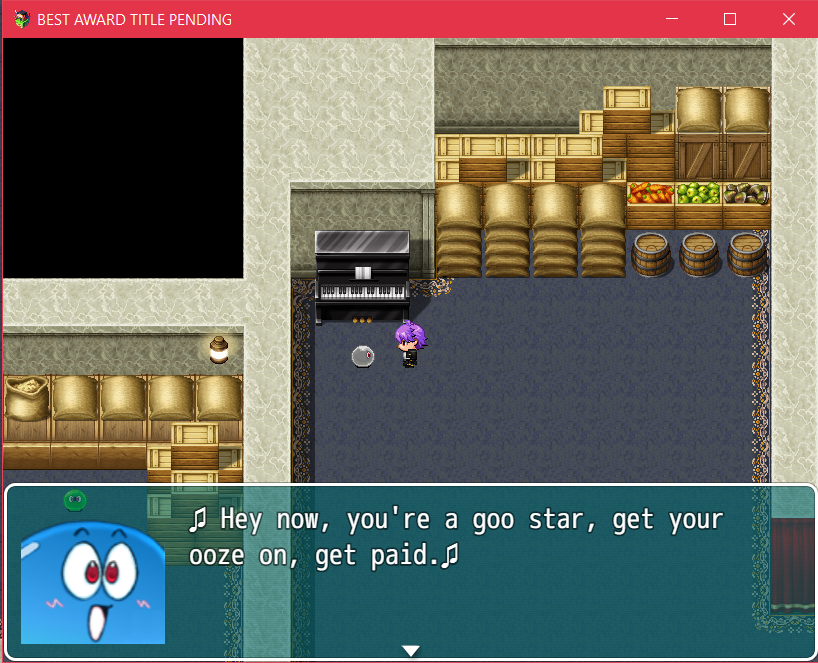
Task: Maximize the game window
Action: click(730, 19)
